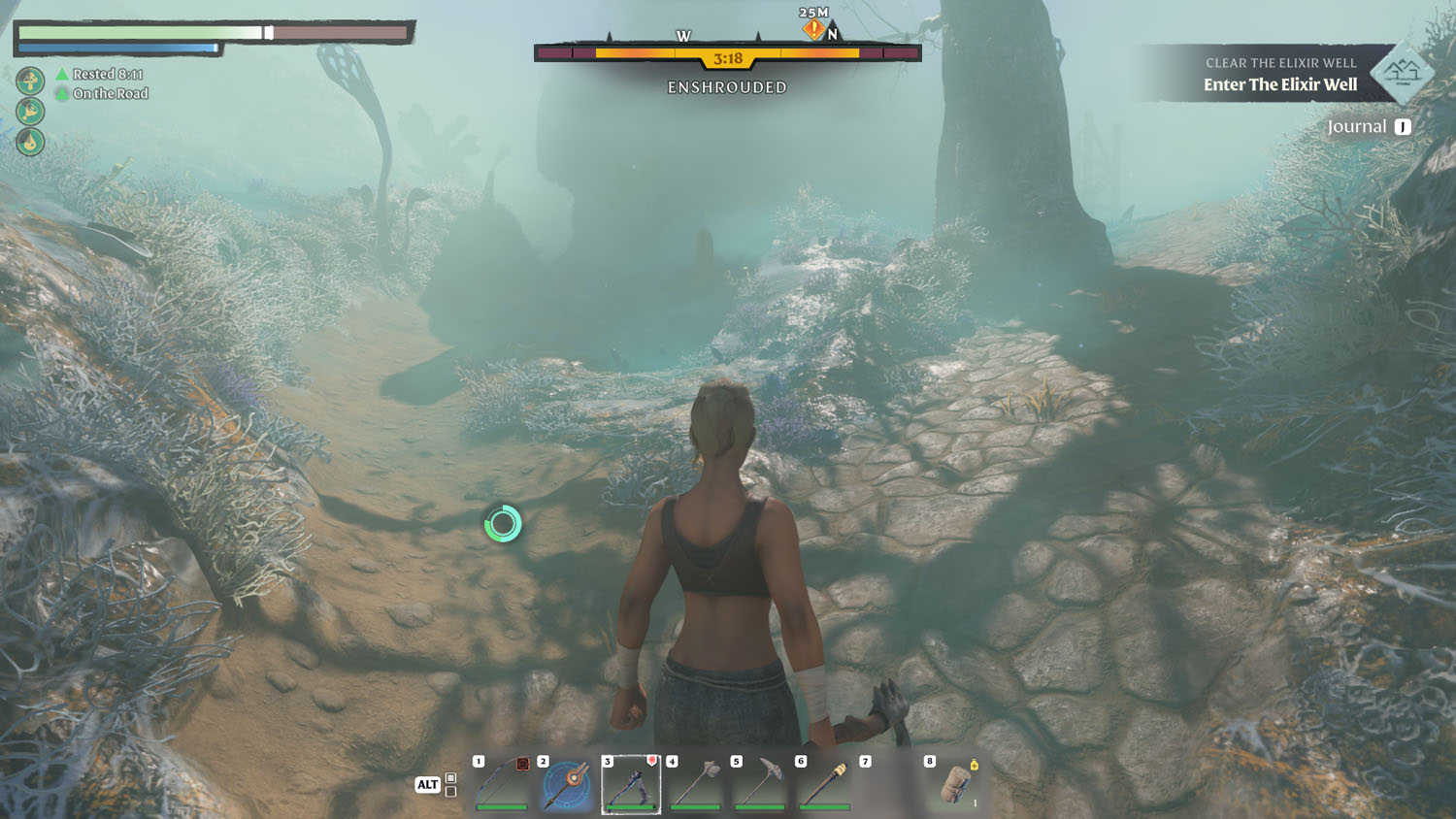Click the mushroom food buff icon
Image resolution: width=1456 pixels, height=819 pixels.
pos(30,80)
